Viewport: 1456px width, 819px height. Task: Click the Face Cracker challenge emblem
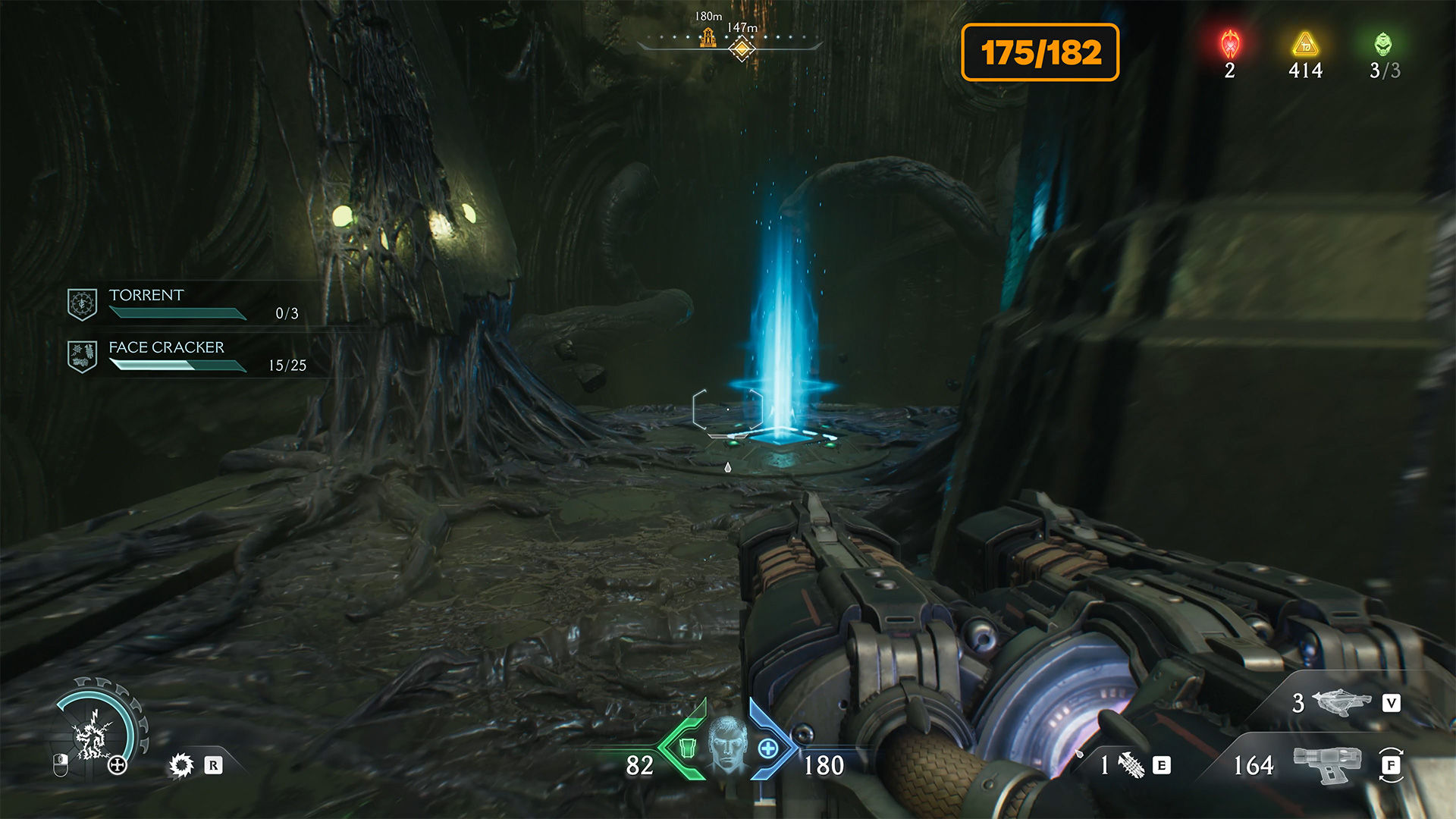(x=82, y=356)
